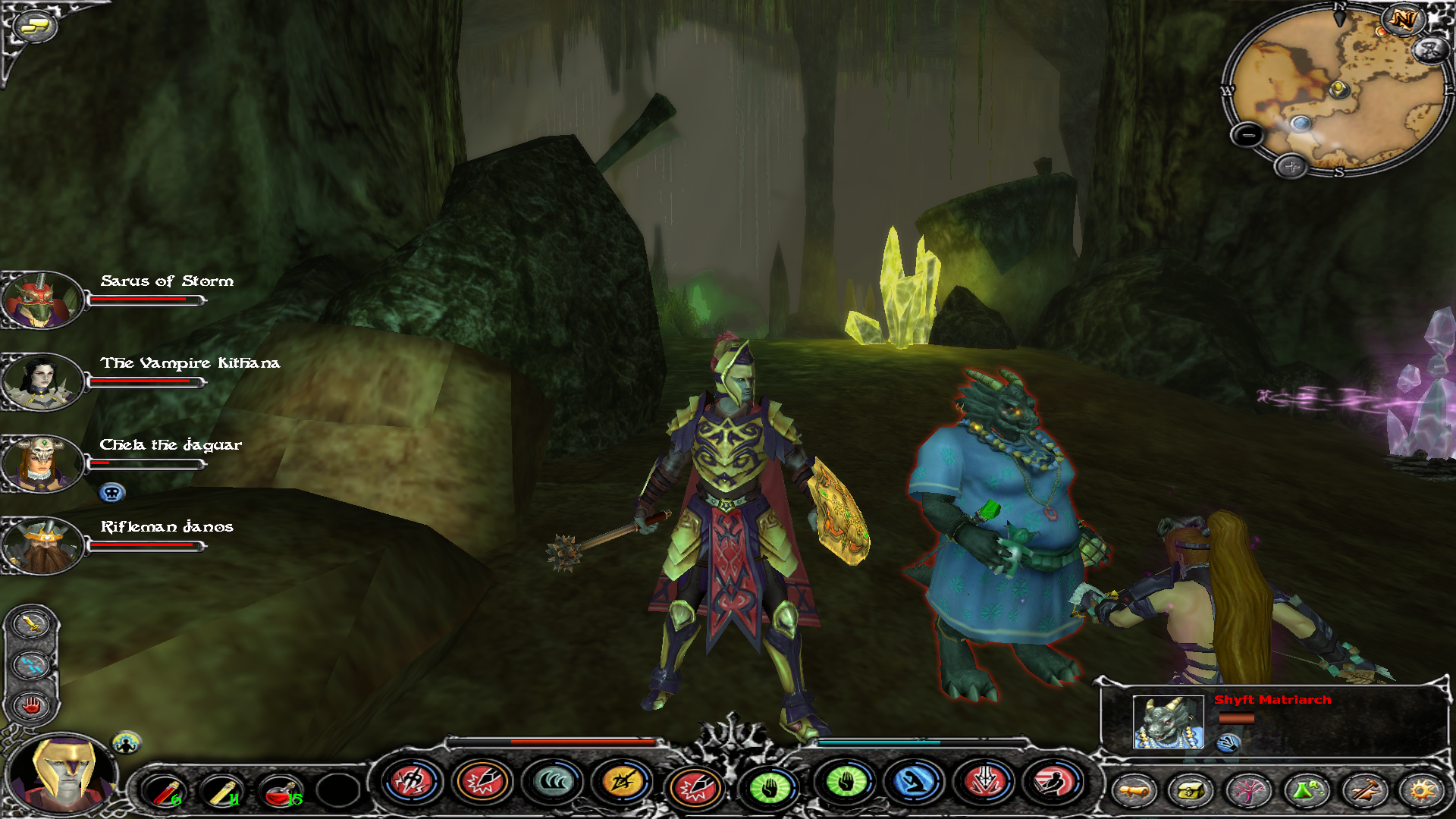
Task: Use the red vial potion with 6 left
Action: pos(165,791)
